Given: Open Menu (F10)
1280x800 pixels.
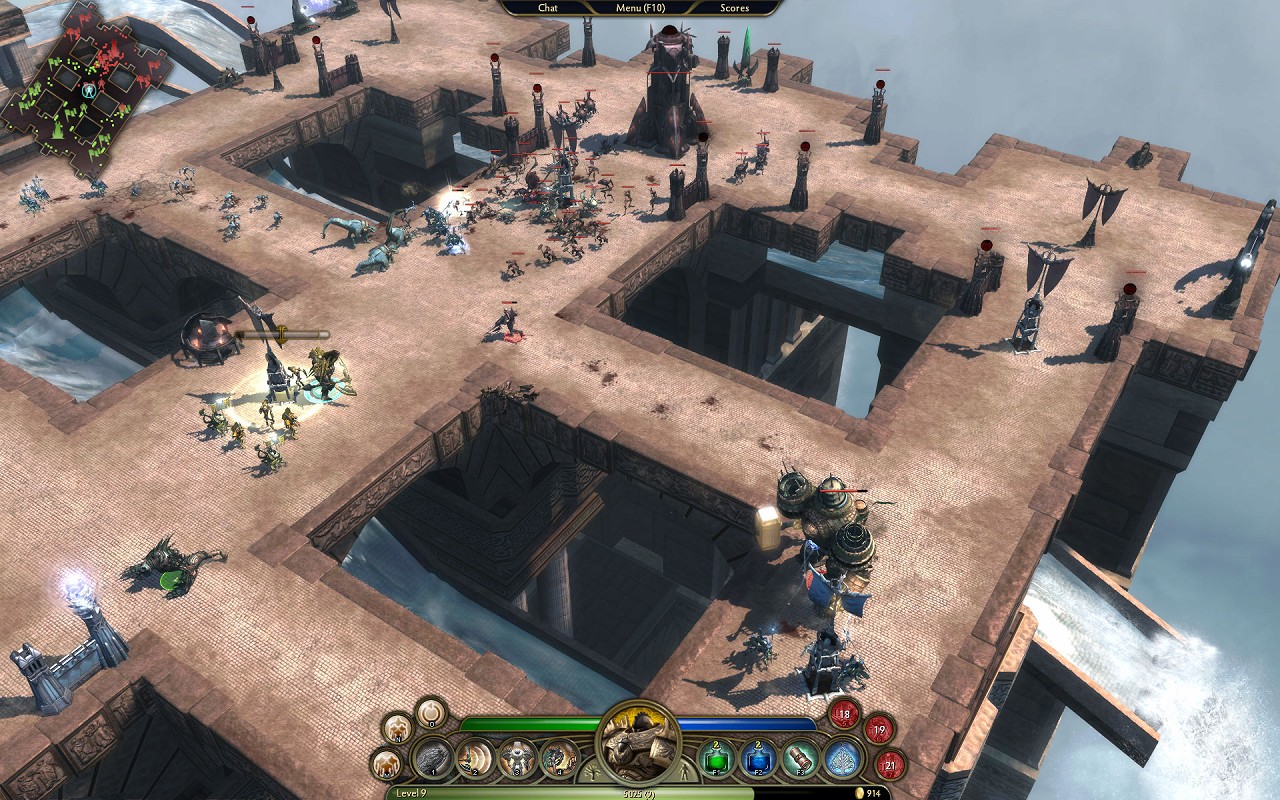Looking at the screenshot, I should click(641, 8).
